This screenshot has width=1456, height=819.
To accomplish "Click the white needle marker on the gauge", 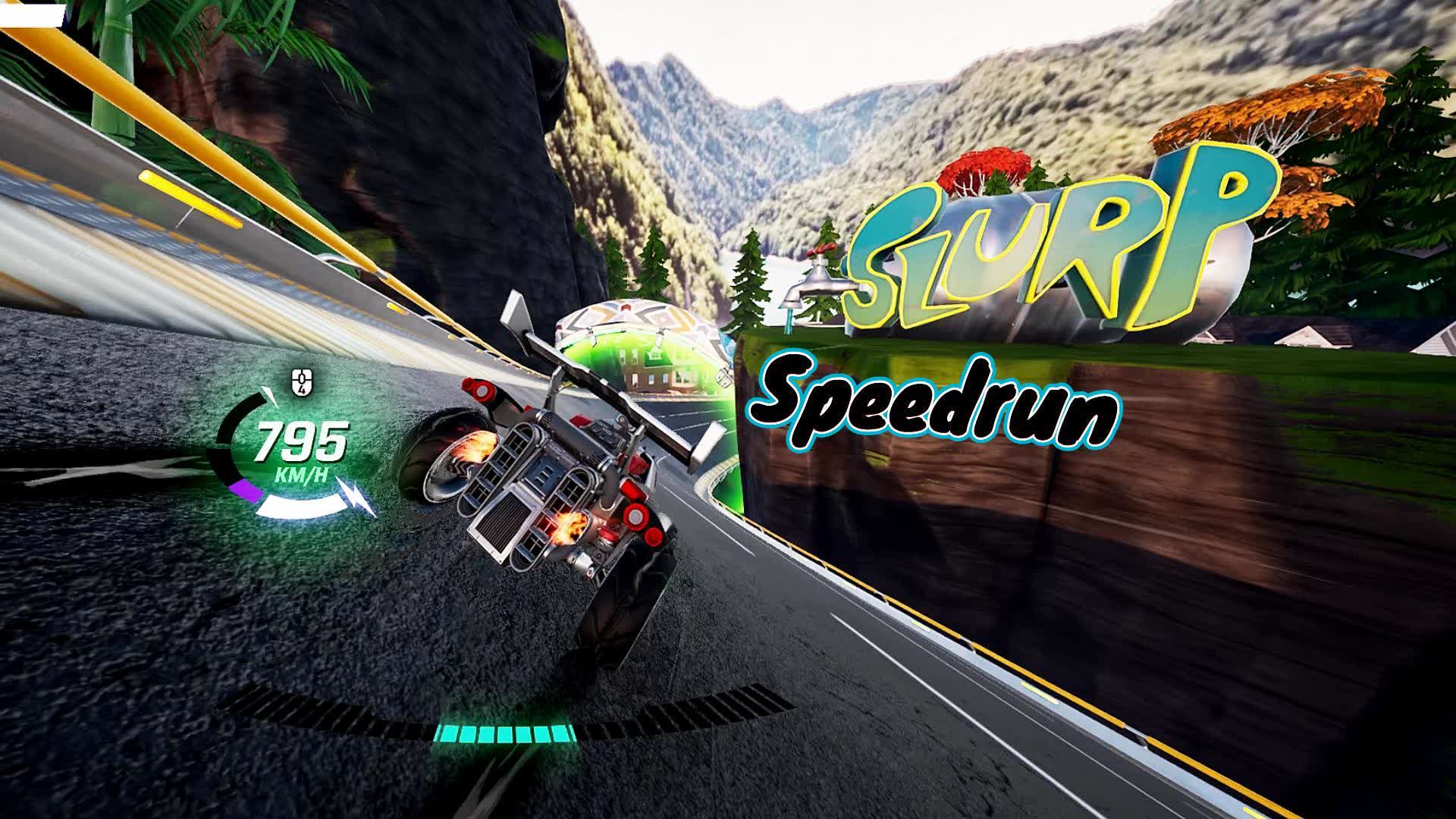I will [269, 396].
